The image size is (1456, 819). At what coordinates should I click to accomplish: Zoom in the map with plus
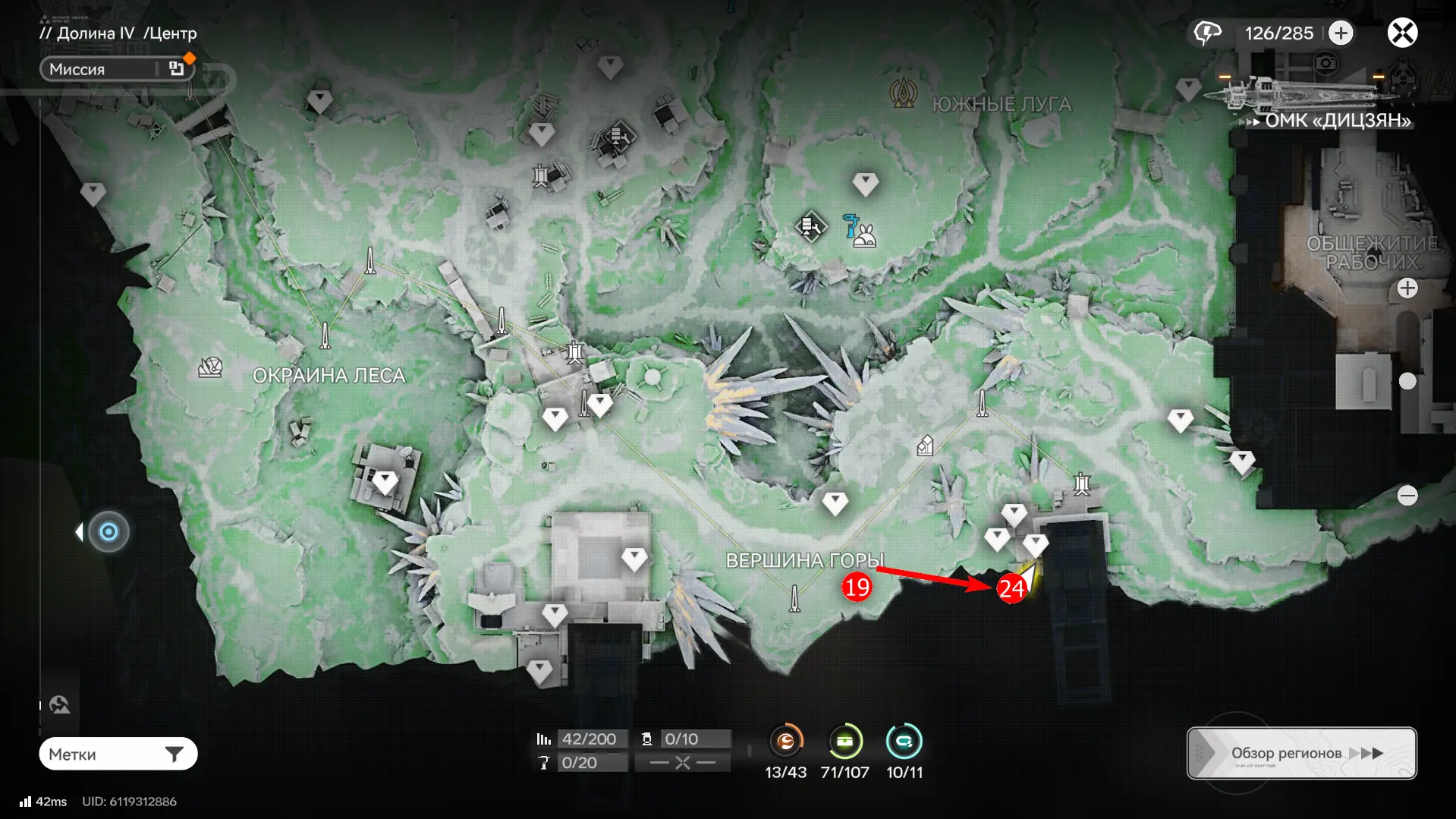[x=1407, y=288]
